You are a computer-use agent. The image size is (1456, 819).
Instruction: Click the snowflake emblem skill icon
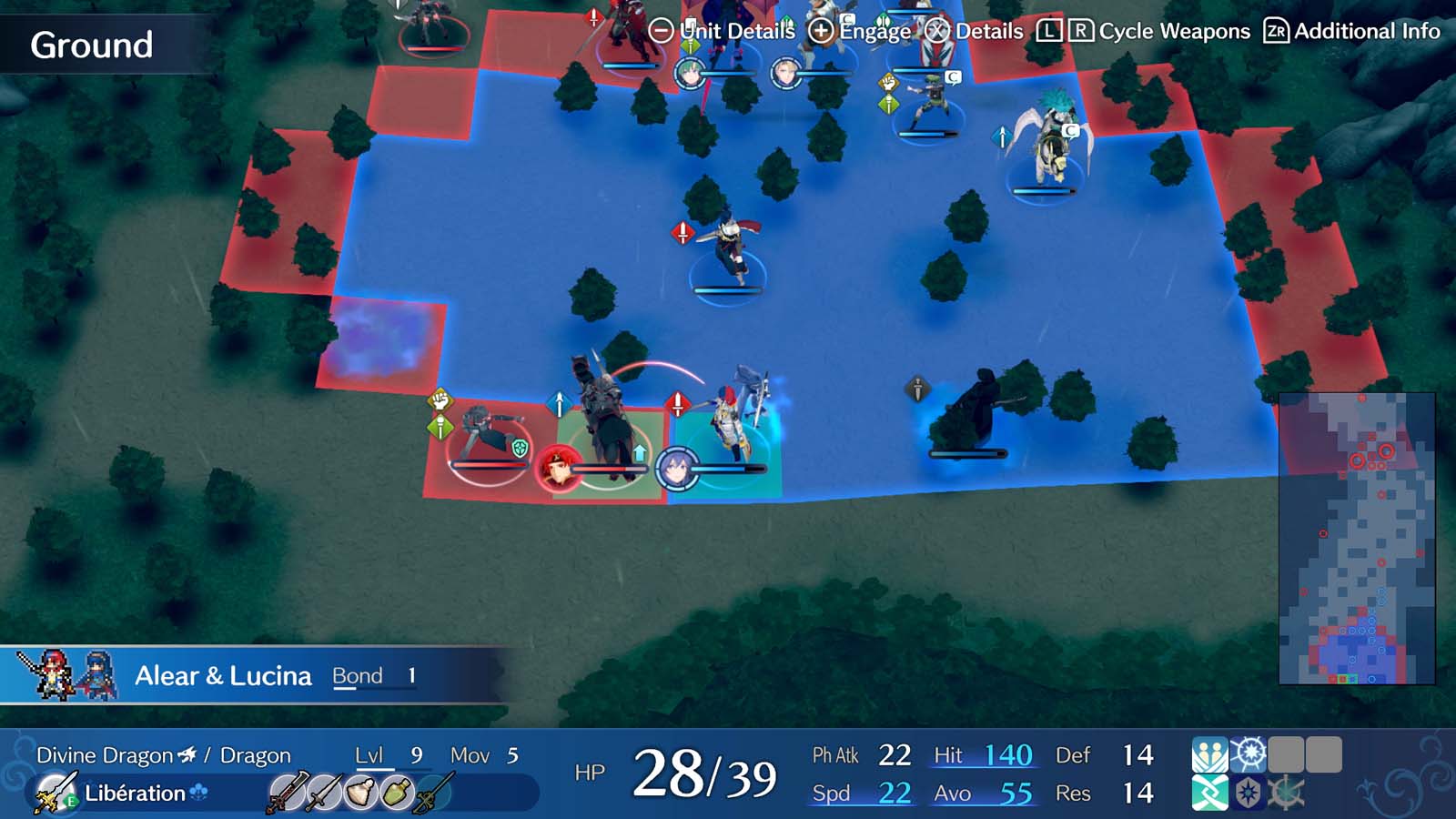point(1249,753)
